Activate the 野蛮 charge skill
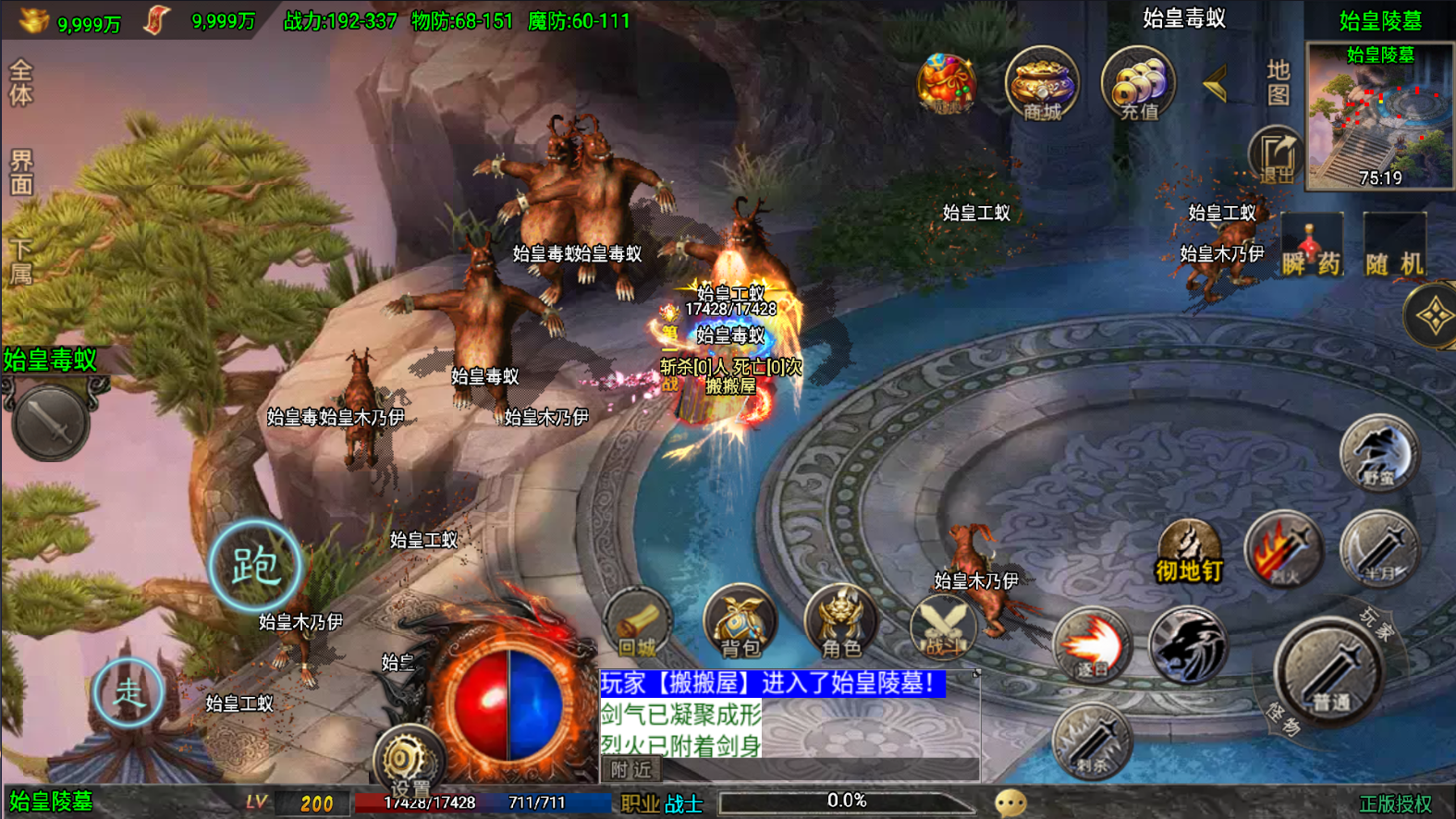 [1378, 453]
